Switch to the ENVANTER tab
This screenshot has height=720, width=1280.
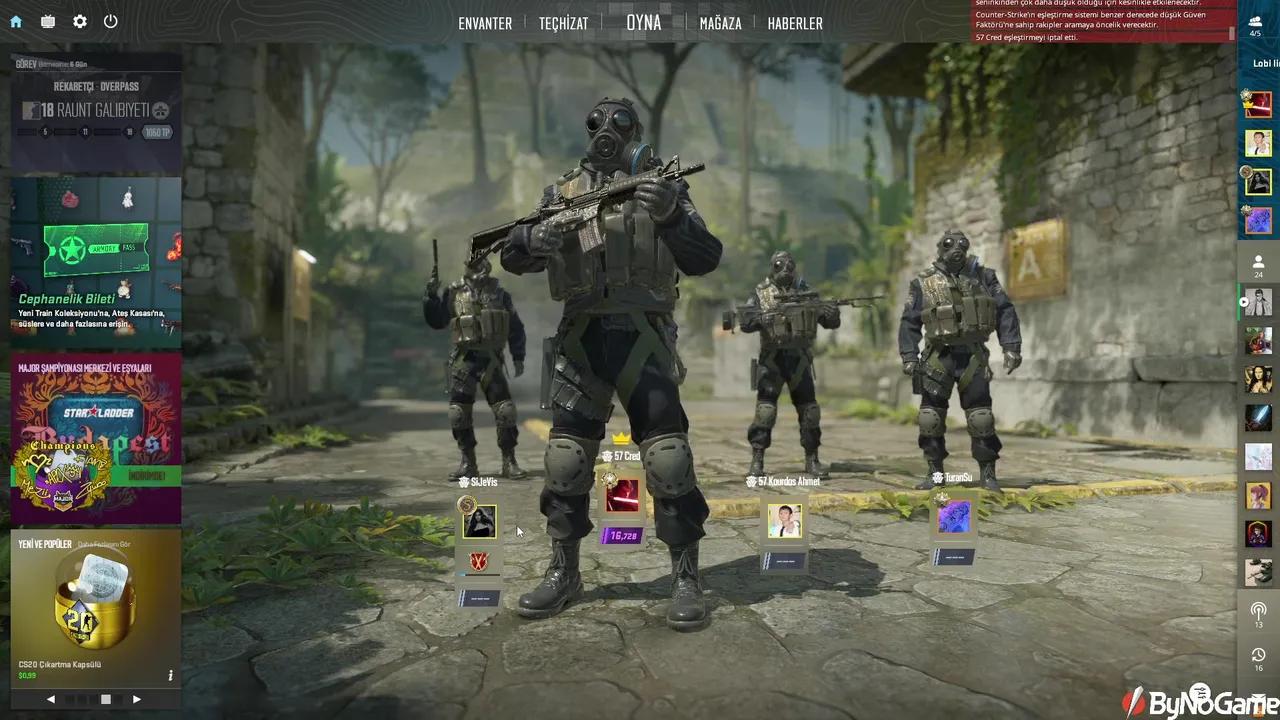pyautogui.click(x=485, y=23)
